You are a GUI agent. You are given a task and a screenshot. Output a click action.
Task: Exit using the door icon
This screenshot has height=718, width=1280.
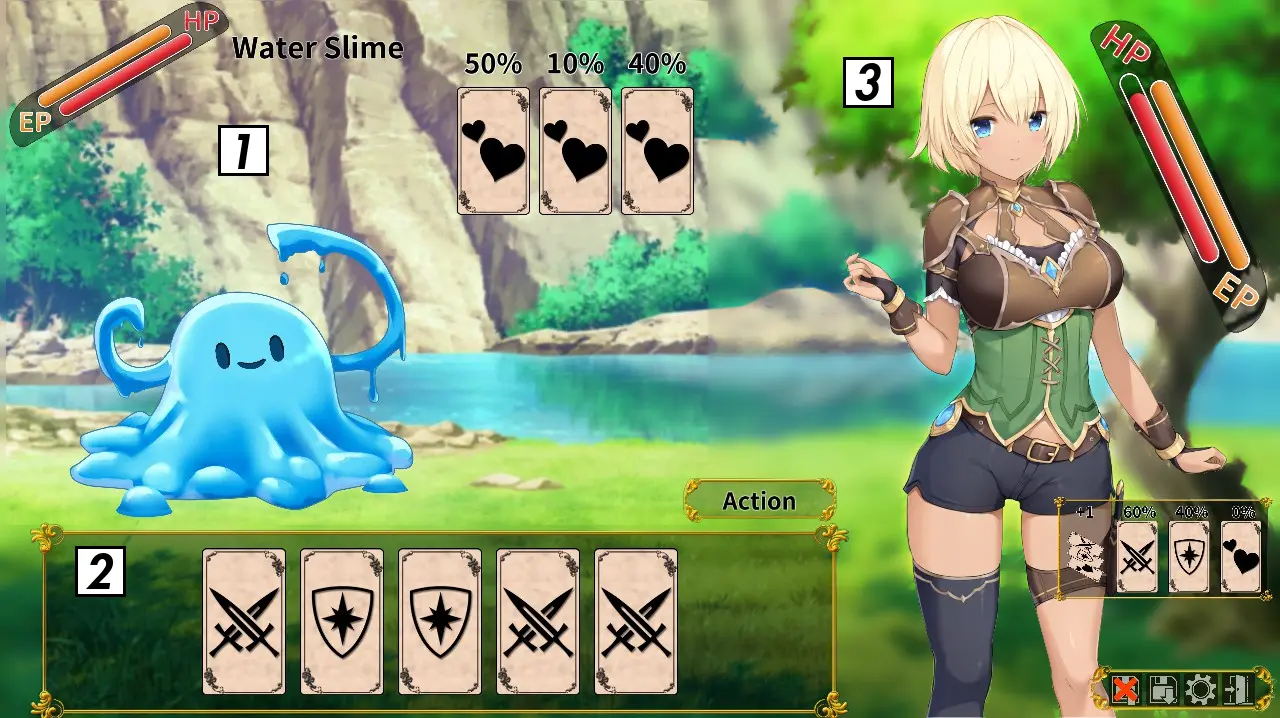point(1236,689)
